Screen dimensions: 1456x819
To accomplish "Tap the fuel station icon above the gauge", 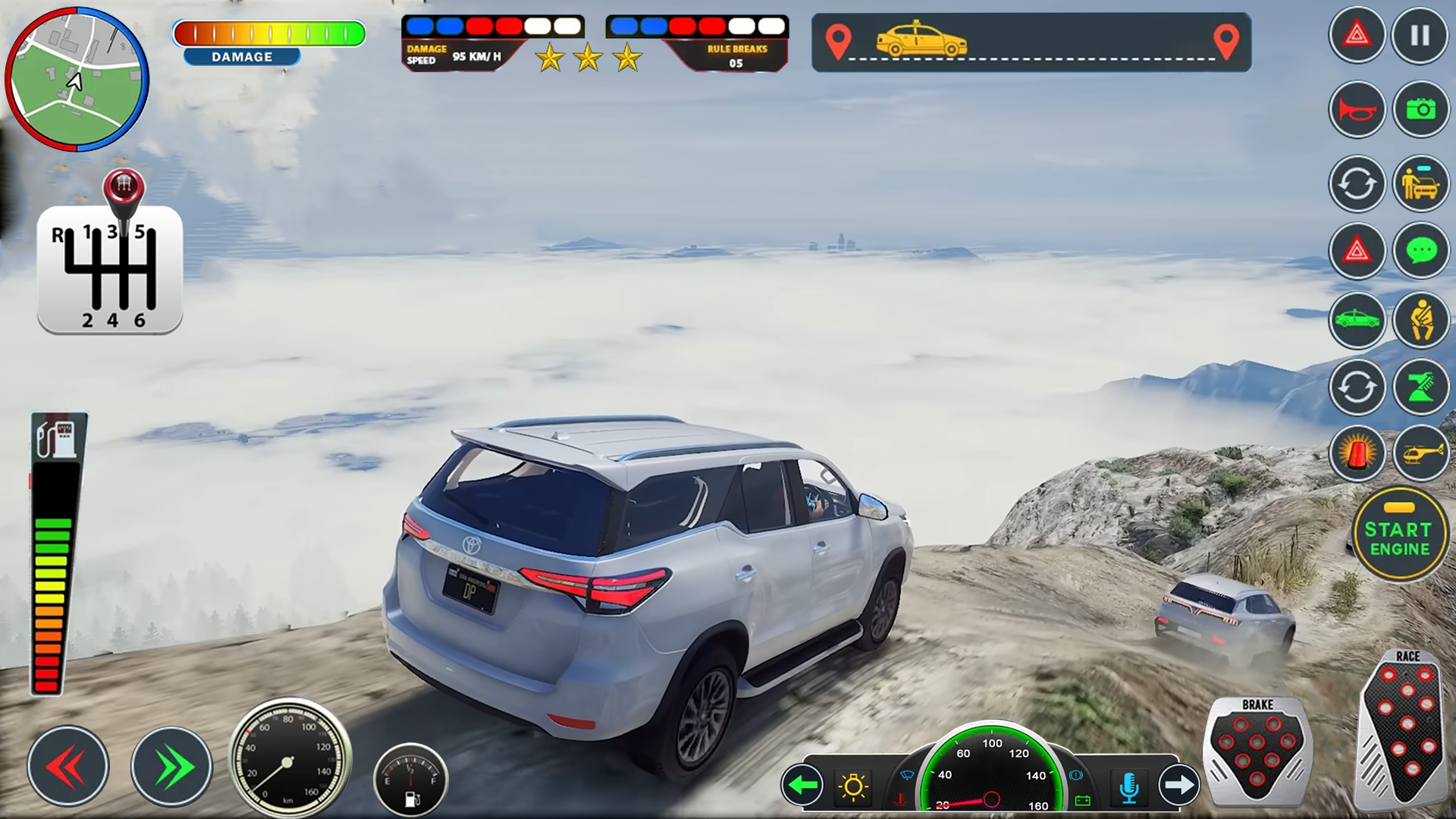I will (x=58, y=438).
